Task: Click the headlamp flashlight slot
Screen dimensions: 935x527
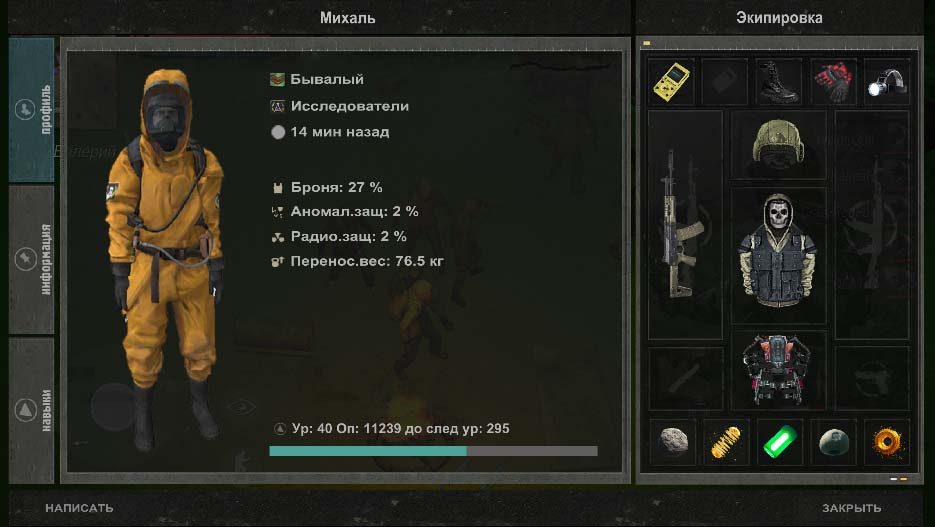Action: (886, 82)
